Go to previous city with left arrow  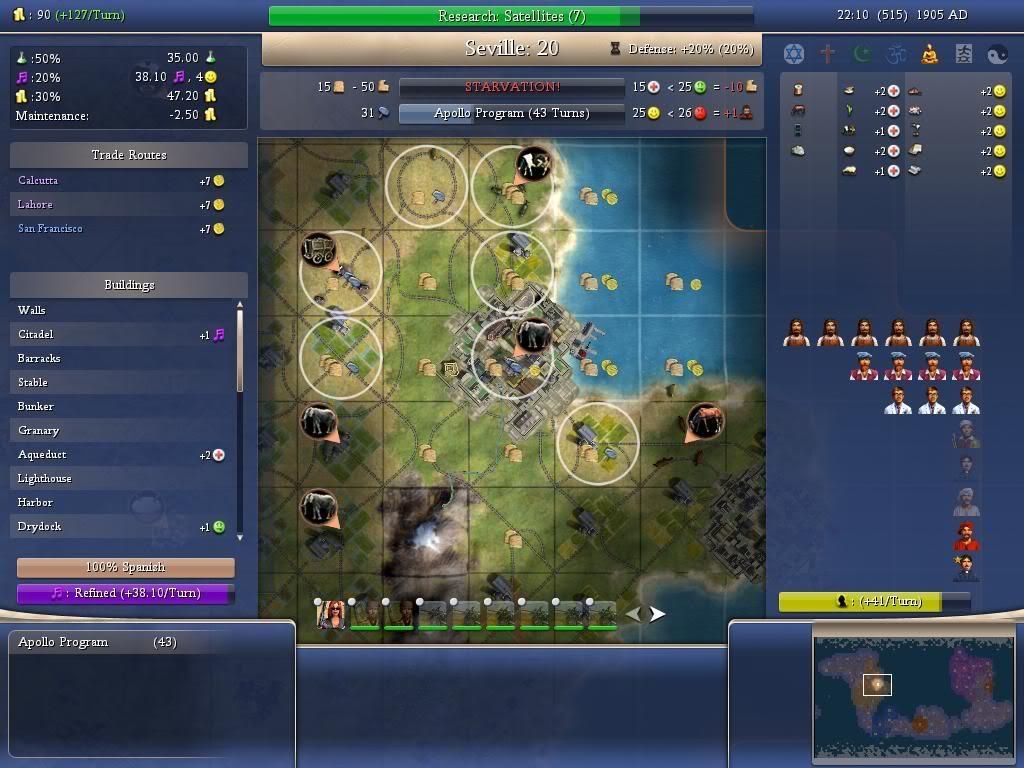click(634, 614)
